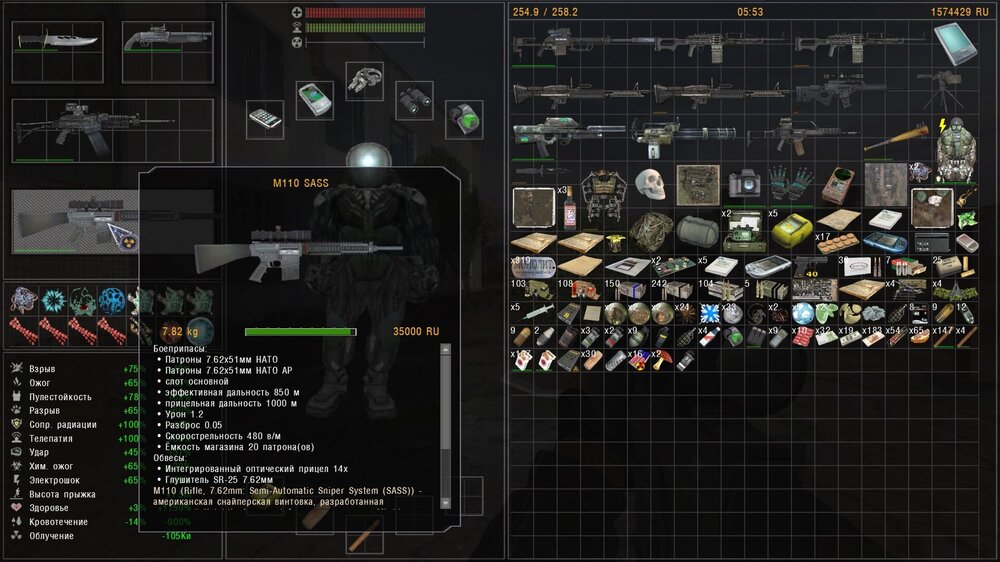Pick the baseball bat in the backpack
The image size is (1000, 562).
[x=894, y=140]
